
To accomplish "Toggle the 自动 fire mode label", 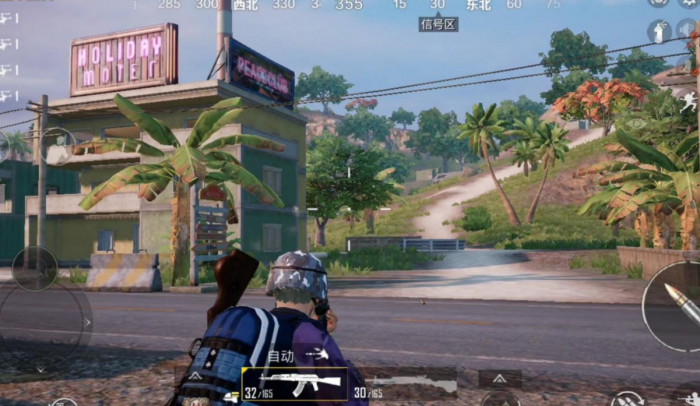I will click(282, 356).
